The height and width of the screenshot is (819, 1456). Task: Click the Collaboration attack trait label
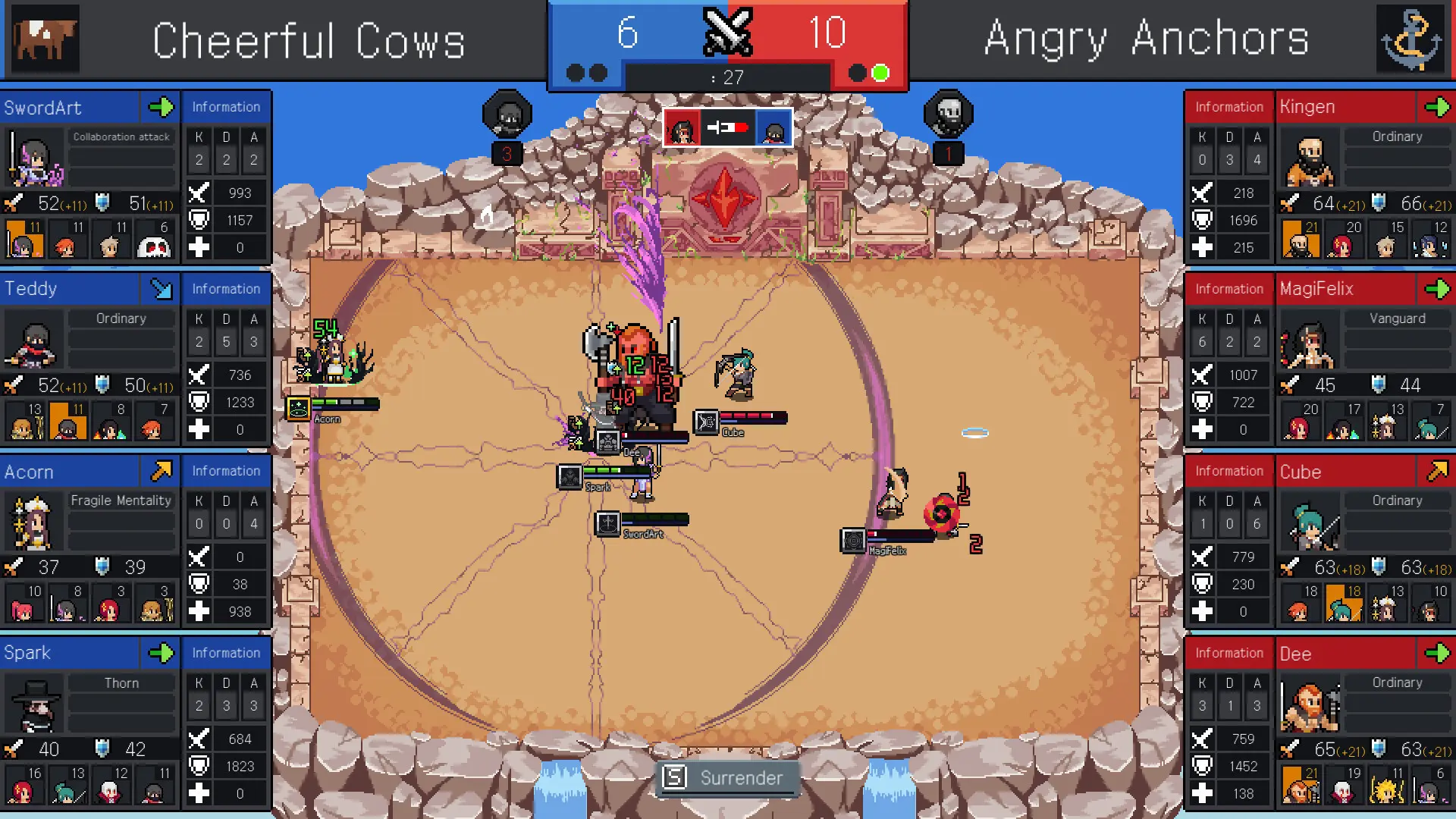(121, 136)
